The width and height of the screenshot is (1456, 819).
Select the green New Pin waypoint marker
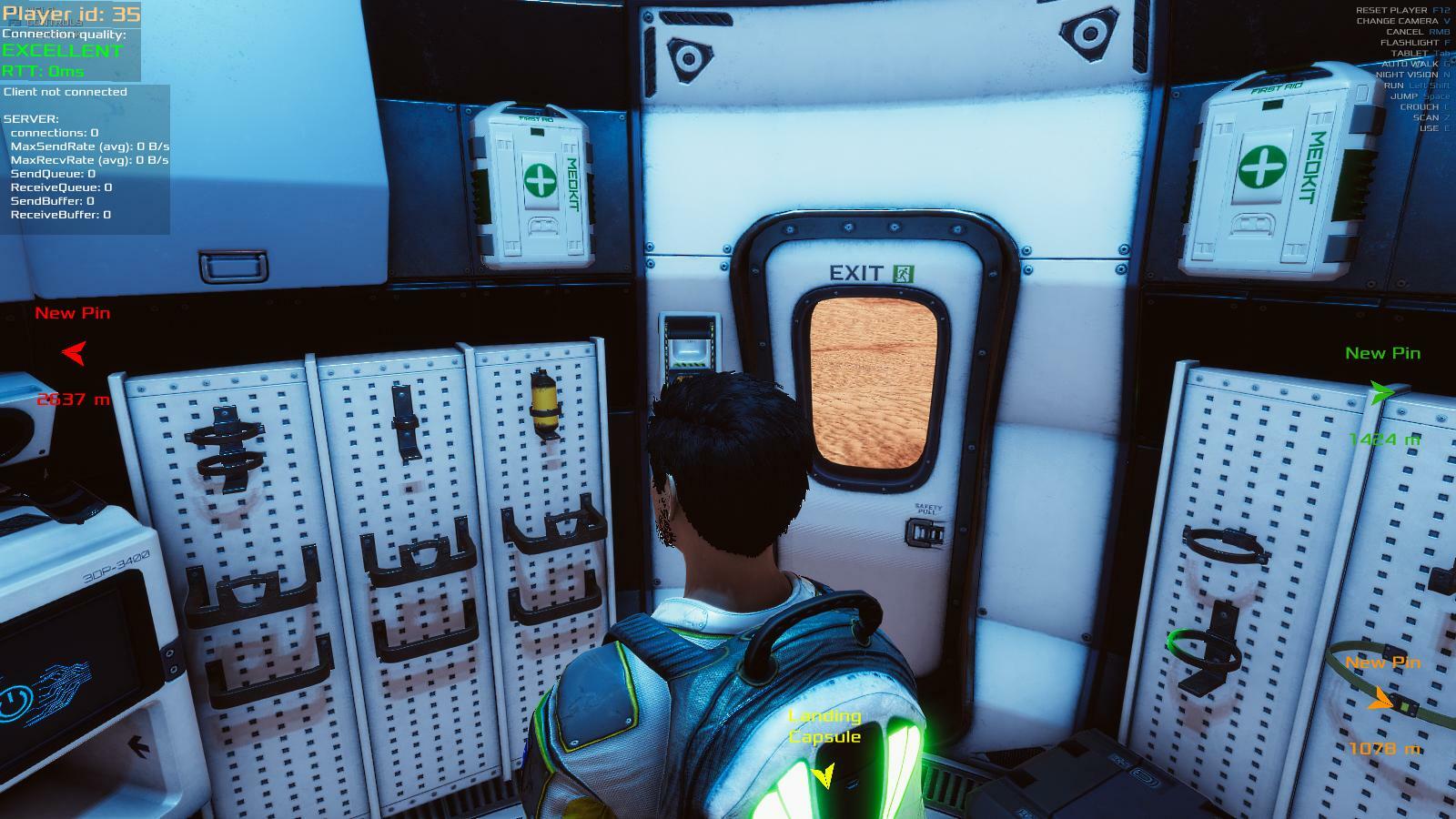pos(1381,393)
